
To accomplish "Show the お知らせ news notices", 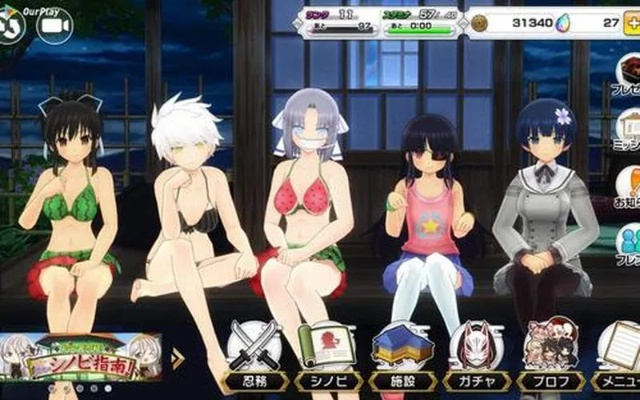I will point(629,187).
